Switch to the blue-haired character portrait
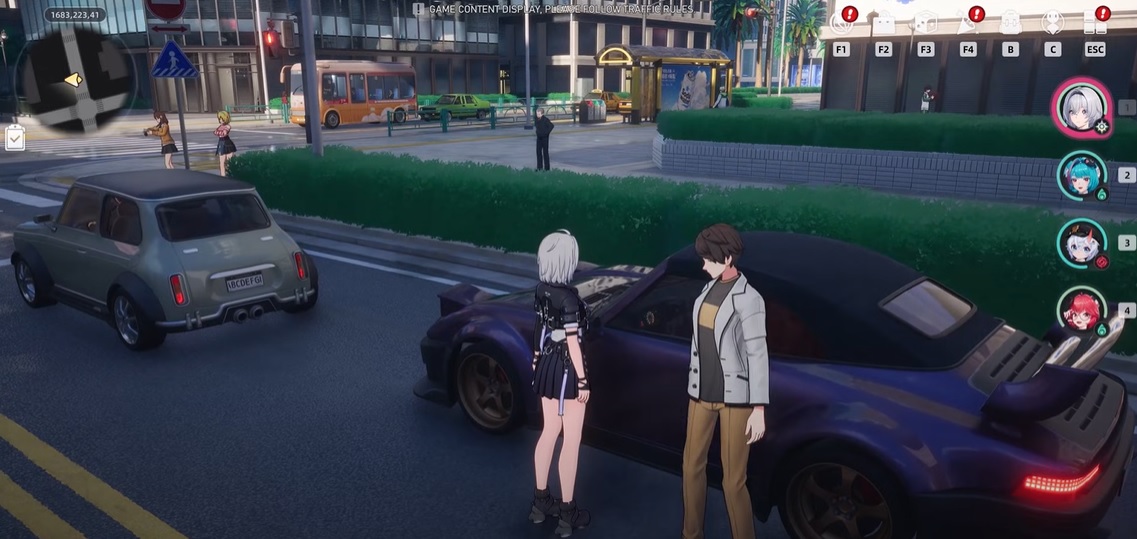1137x539 pixels. tap(1081, 175)
